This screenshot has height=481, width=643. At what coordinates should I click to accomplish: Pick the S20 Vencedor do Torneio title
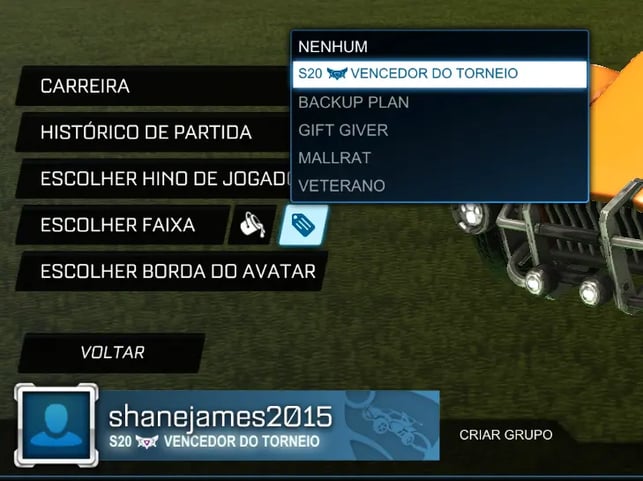(x=438, y=74)
